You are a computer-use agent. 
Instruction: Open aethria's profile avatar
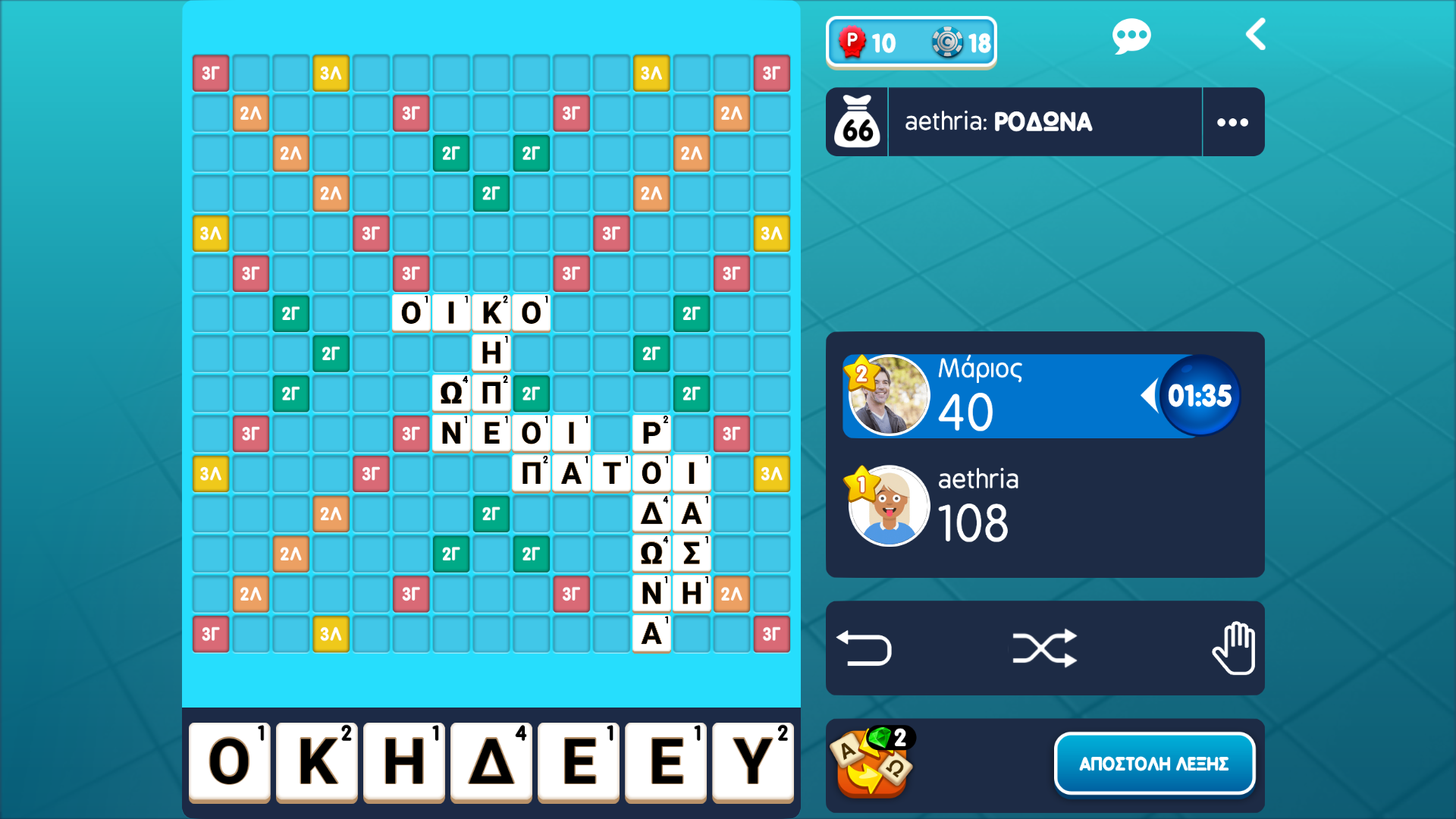coord(889,504)
